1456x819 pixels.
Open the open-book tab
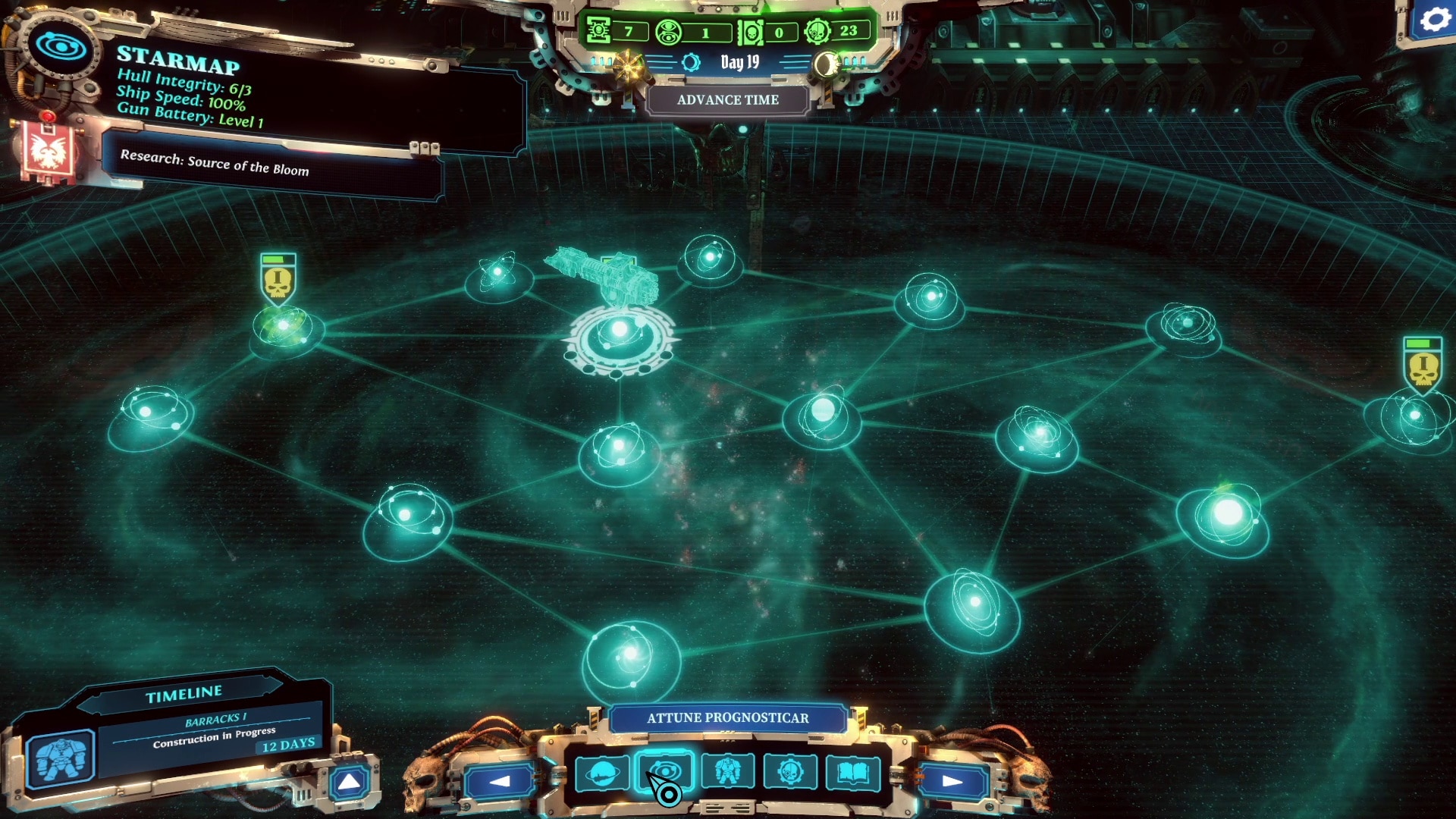click(x=853, y=773)
